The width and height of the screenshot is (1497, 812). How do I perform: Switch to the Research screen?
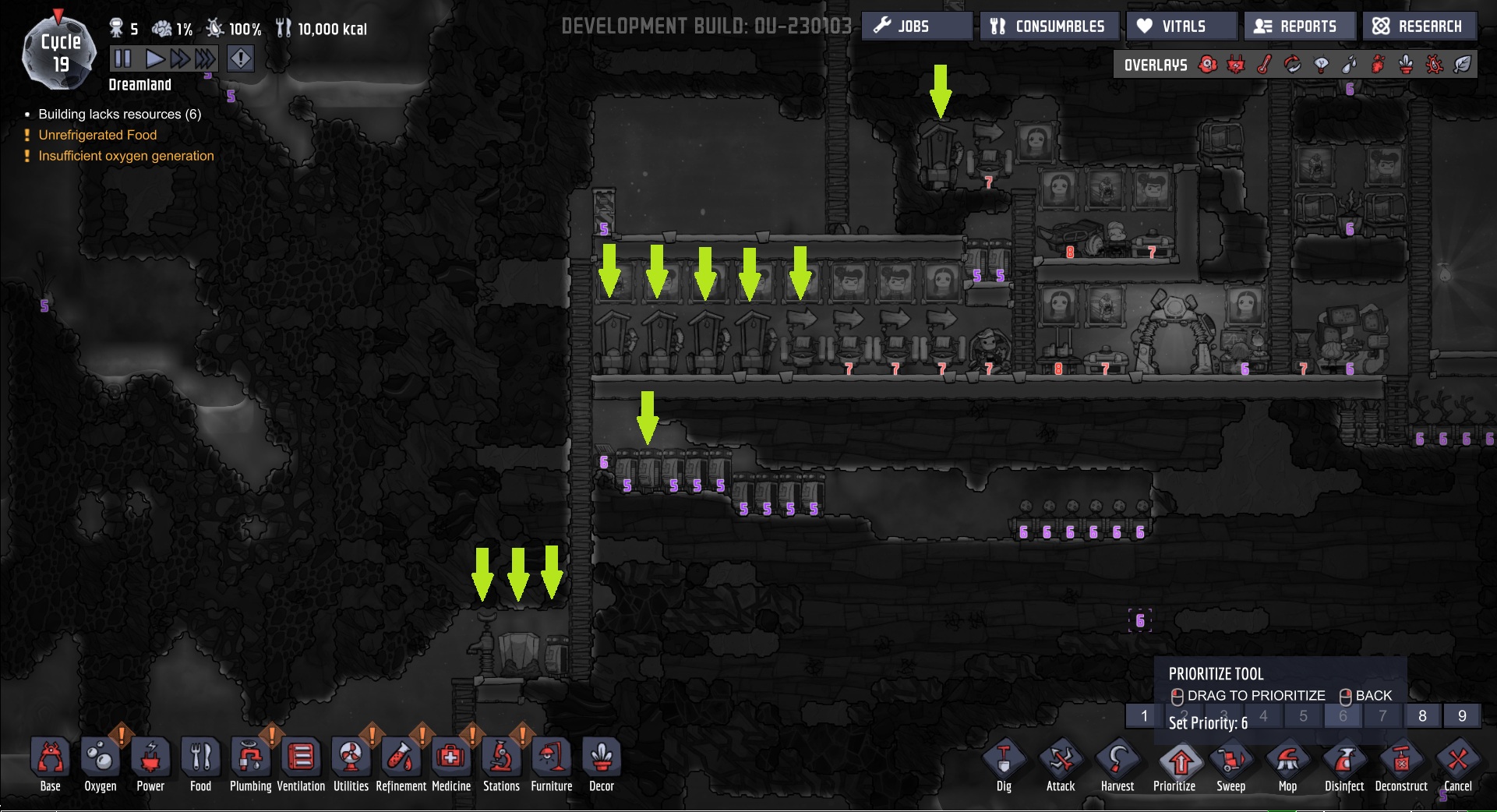coord(1420,26)
